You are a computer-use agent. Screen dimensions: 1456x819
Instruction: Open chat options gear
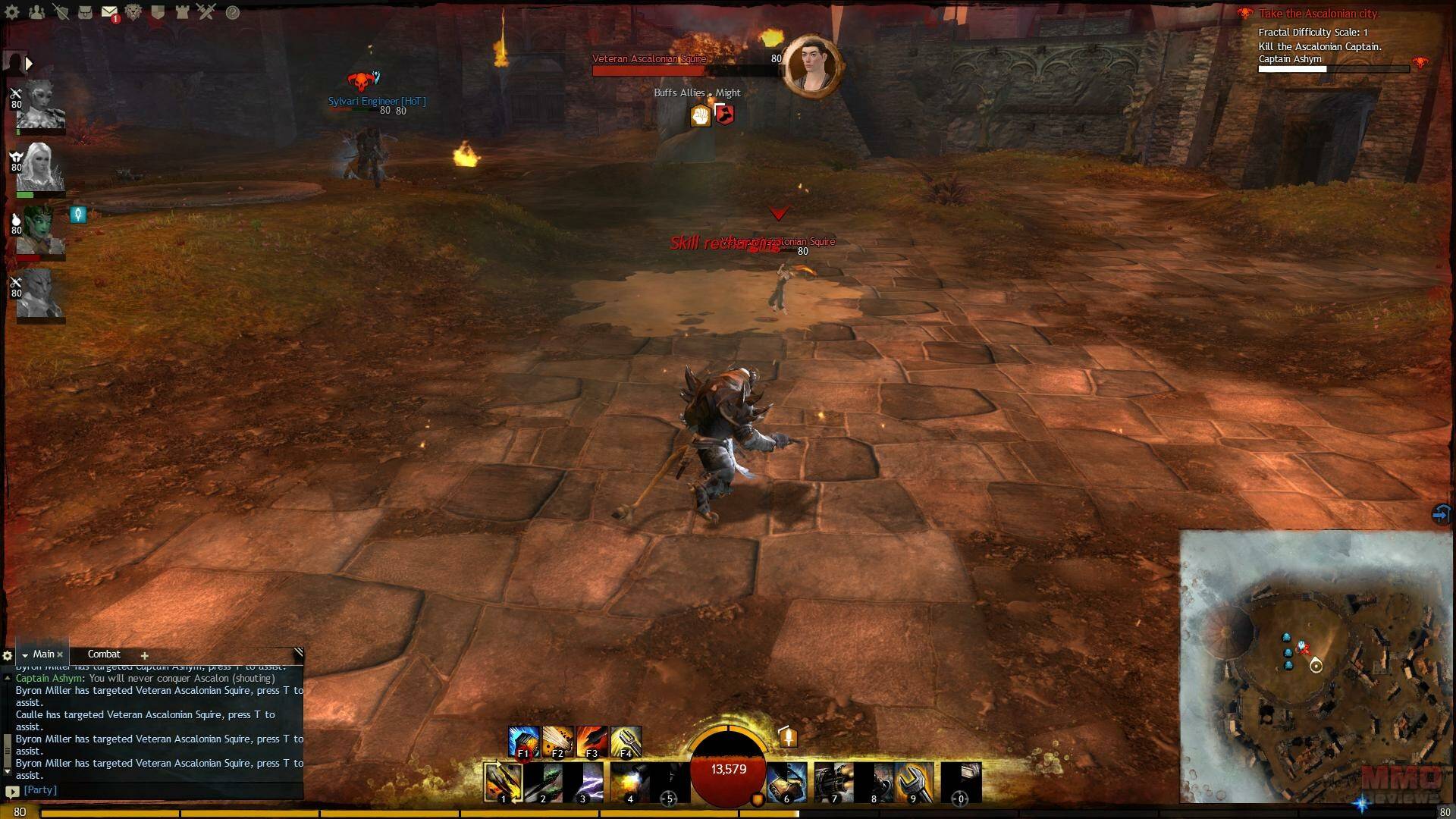[8, 656]
